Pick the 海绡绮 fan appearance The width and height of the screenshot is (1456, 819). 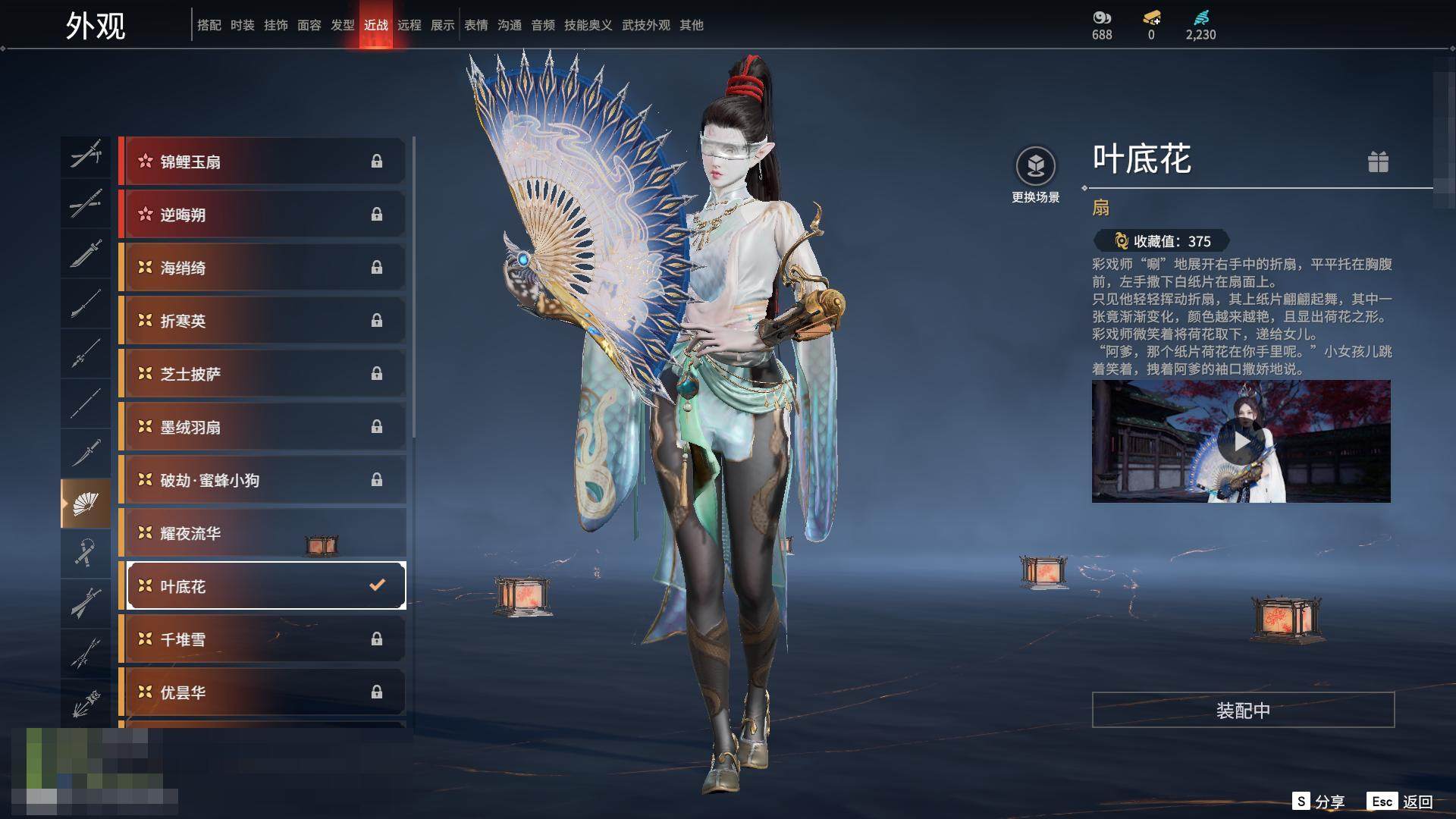(262, 268)
